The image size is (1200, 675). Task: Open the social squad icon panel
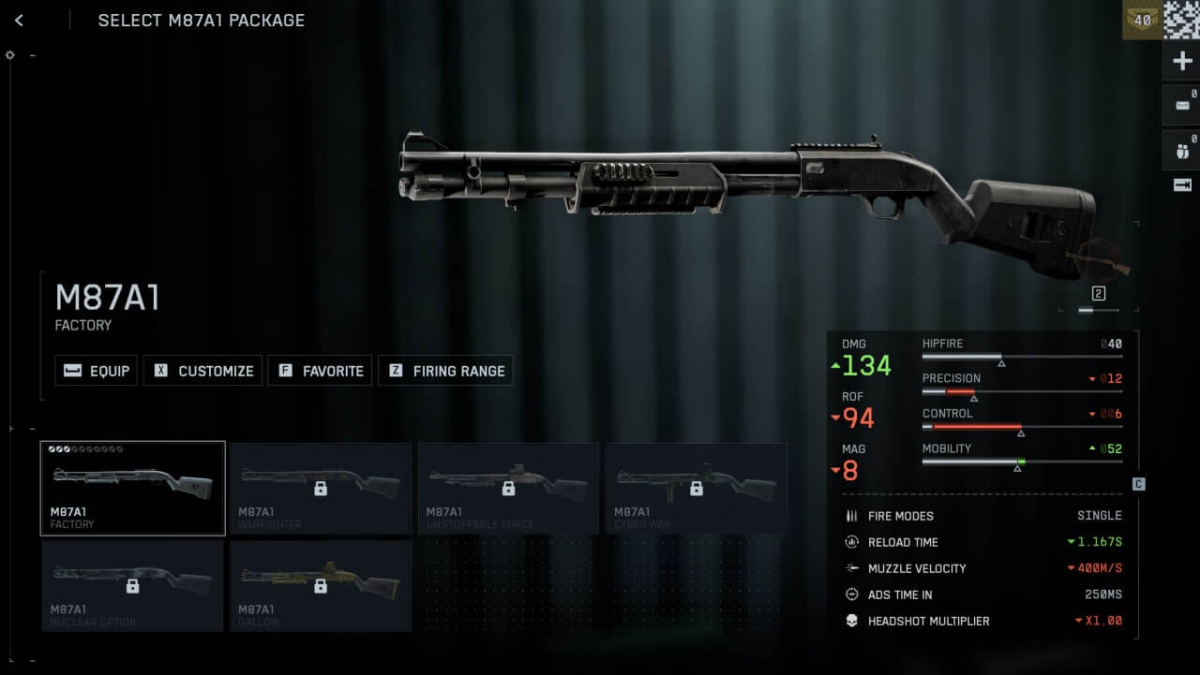[x=1181, y=150]
